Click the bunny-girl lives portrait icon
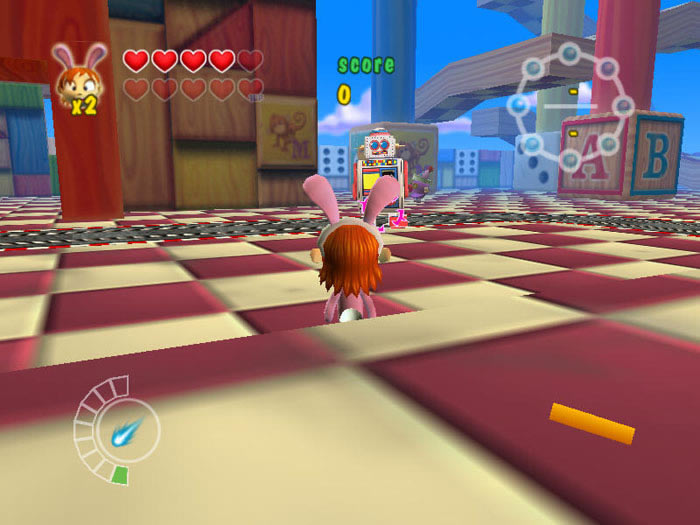Screen dimensions: 700x525 80,75
